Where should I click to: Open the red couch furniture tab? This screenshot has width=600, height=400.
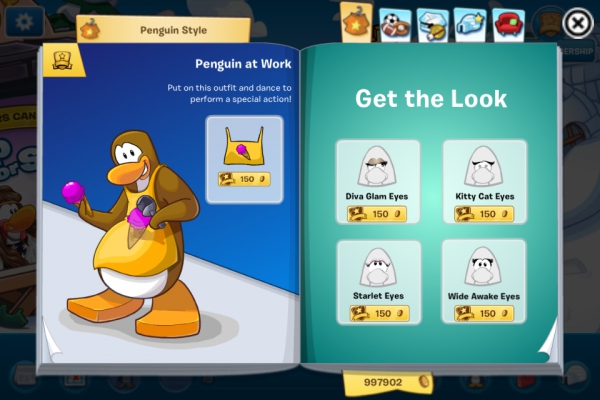[509, 23]
